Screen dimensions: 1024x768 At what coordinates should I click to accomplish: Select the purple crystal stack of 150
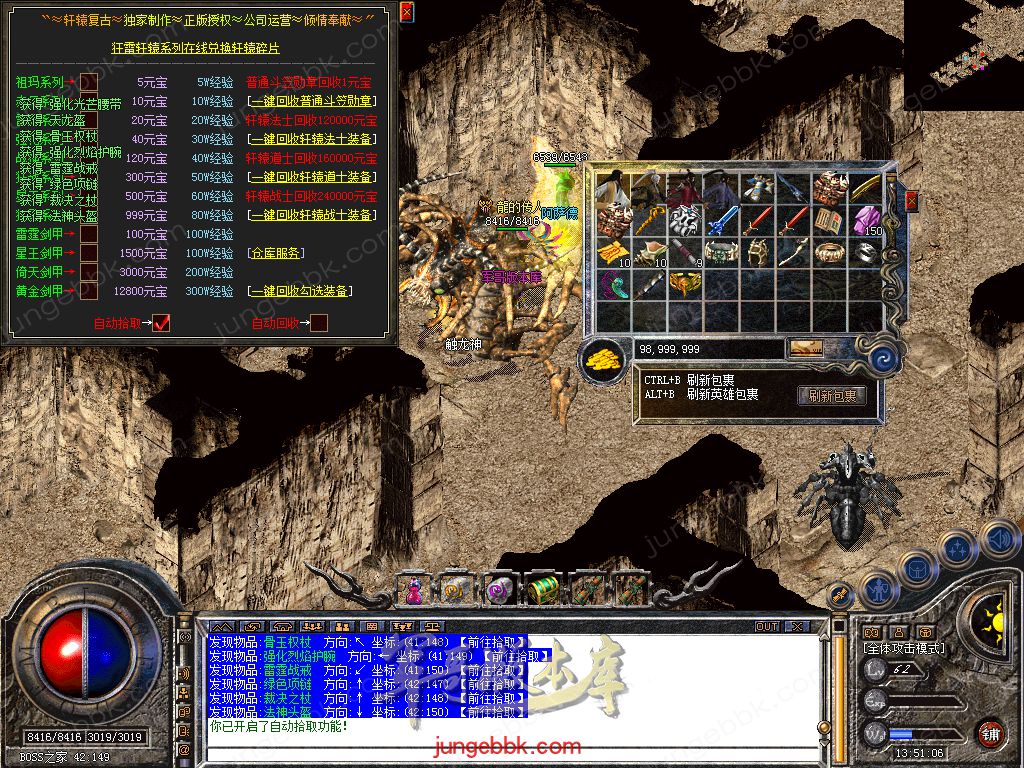click(865, 220)
